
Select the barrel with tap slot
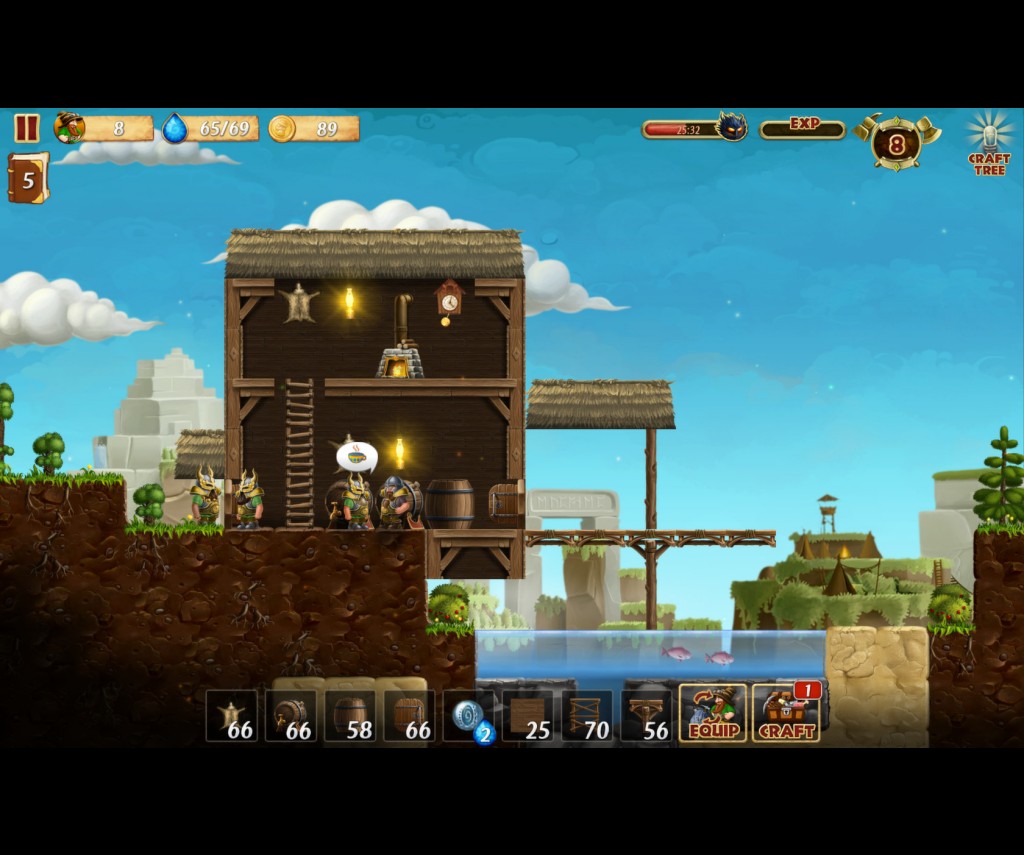291,716
